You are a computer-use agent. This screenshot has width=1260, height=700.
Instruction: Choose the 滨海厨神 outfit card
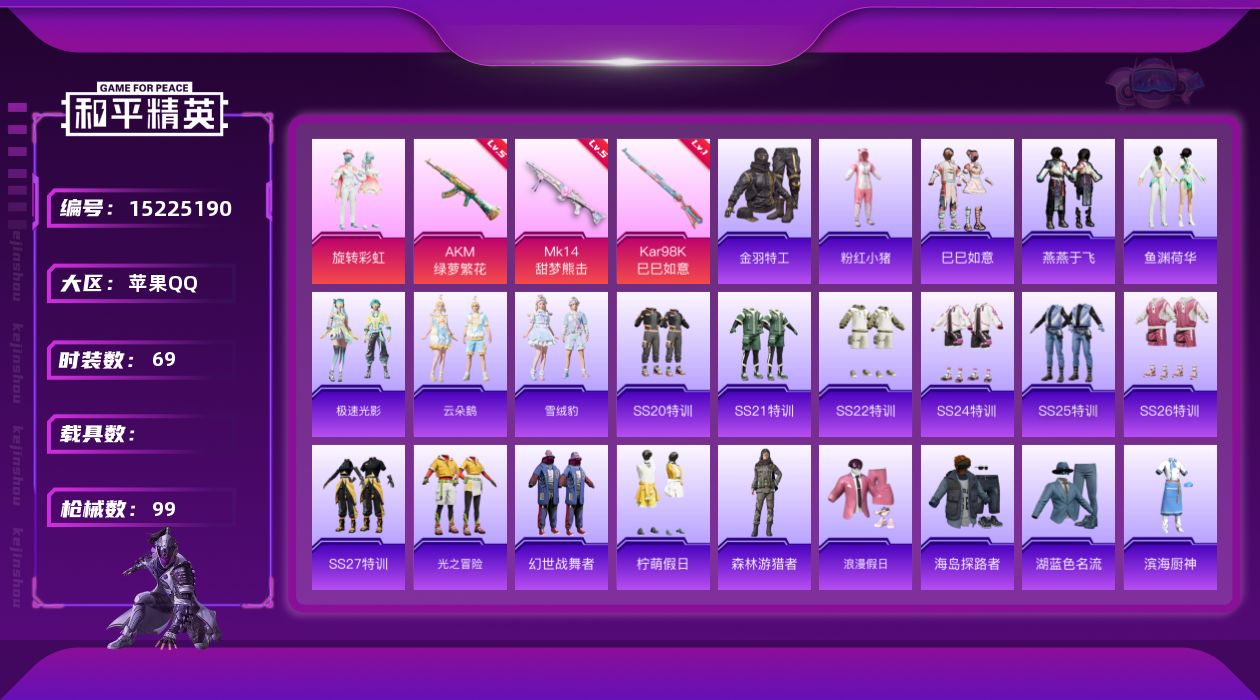coord(1170,517)
